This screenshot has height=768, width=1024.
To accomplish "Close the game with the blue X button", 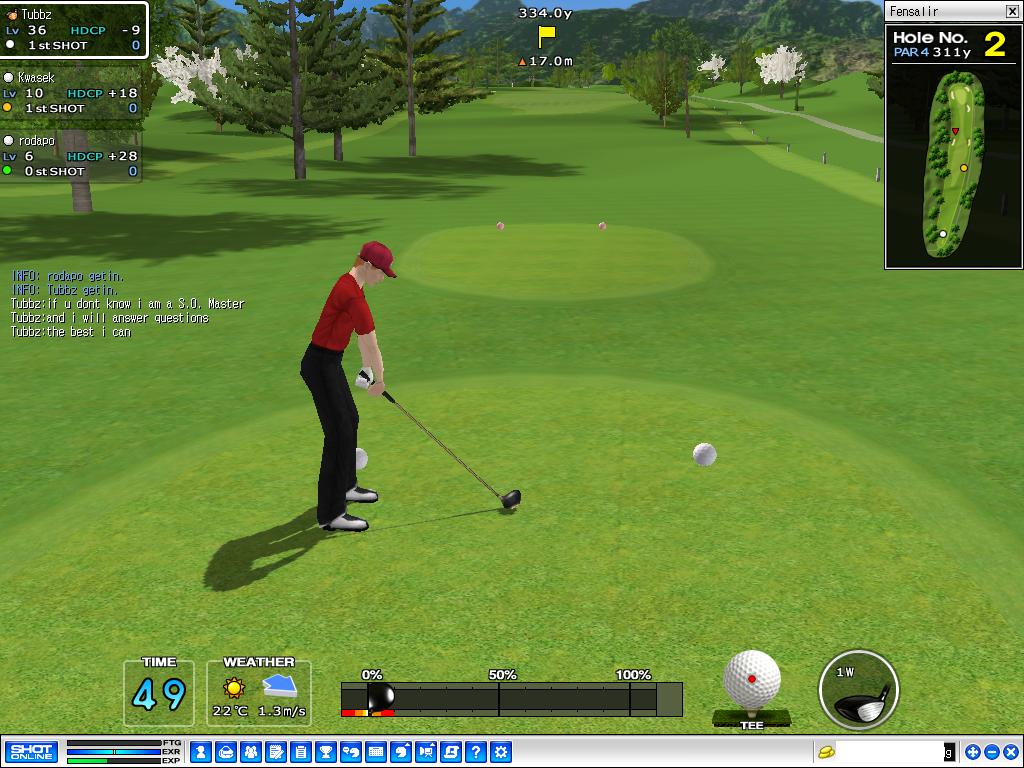I will 1009,751.
